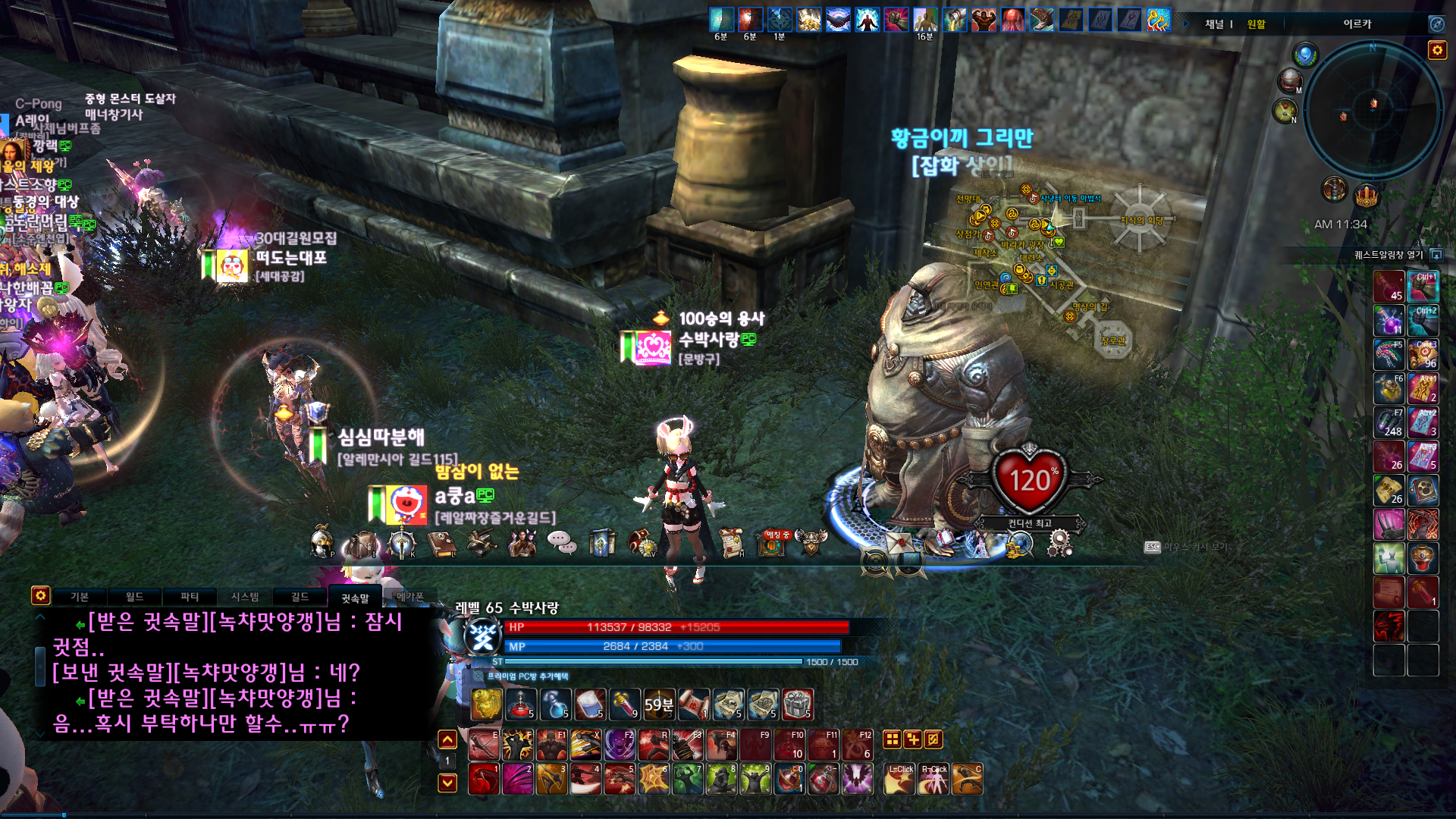This screenshot has width=1456, height=819.
Task: Activate the purple screaming face skill F2
Action: (x=620, y=745)
